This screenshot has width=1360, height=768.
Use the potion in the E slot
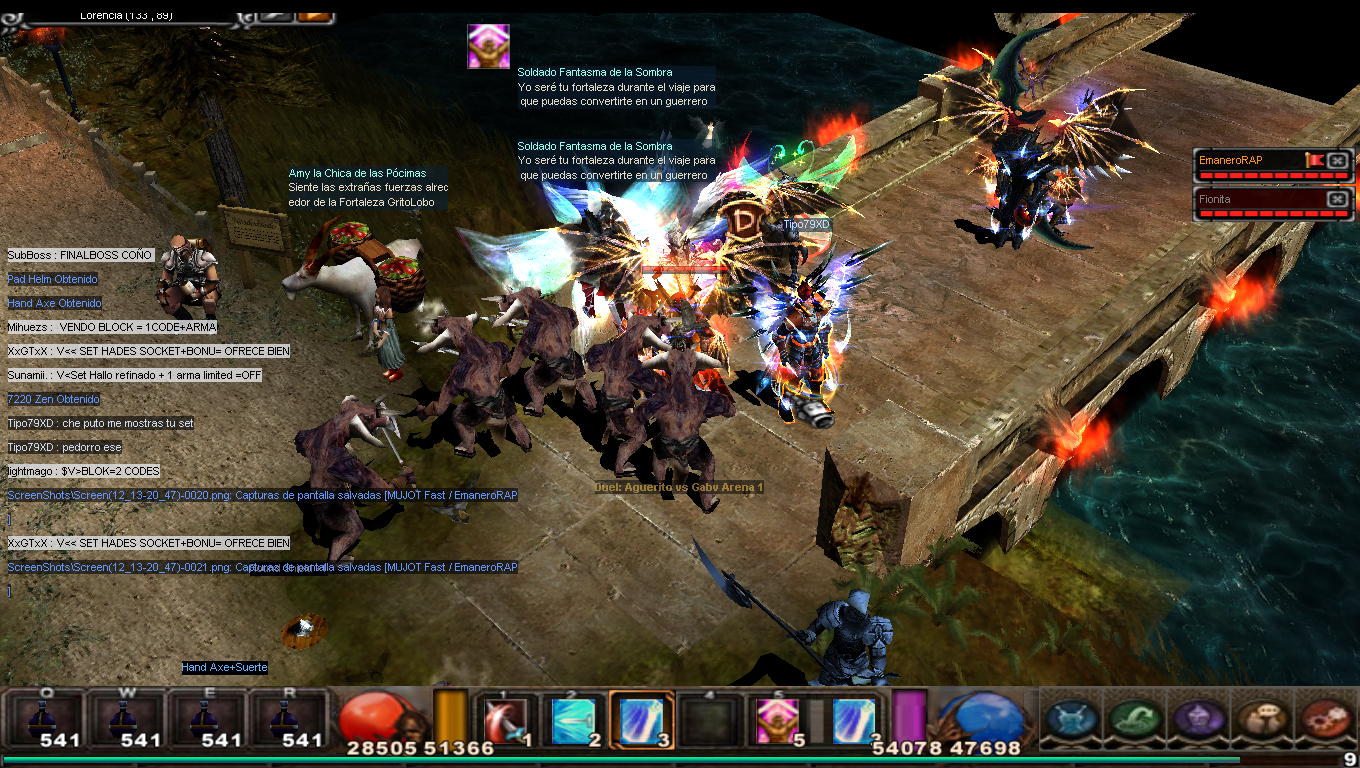[x=205, y=717]
